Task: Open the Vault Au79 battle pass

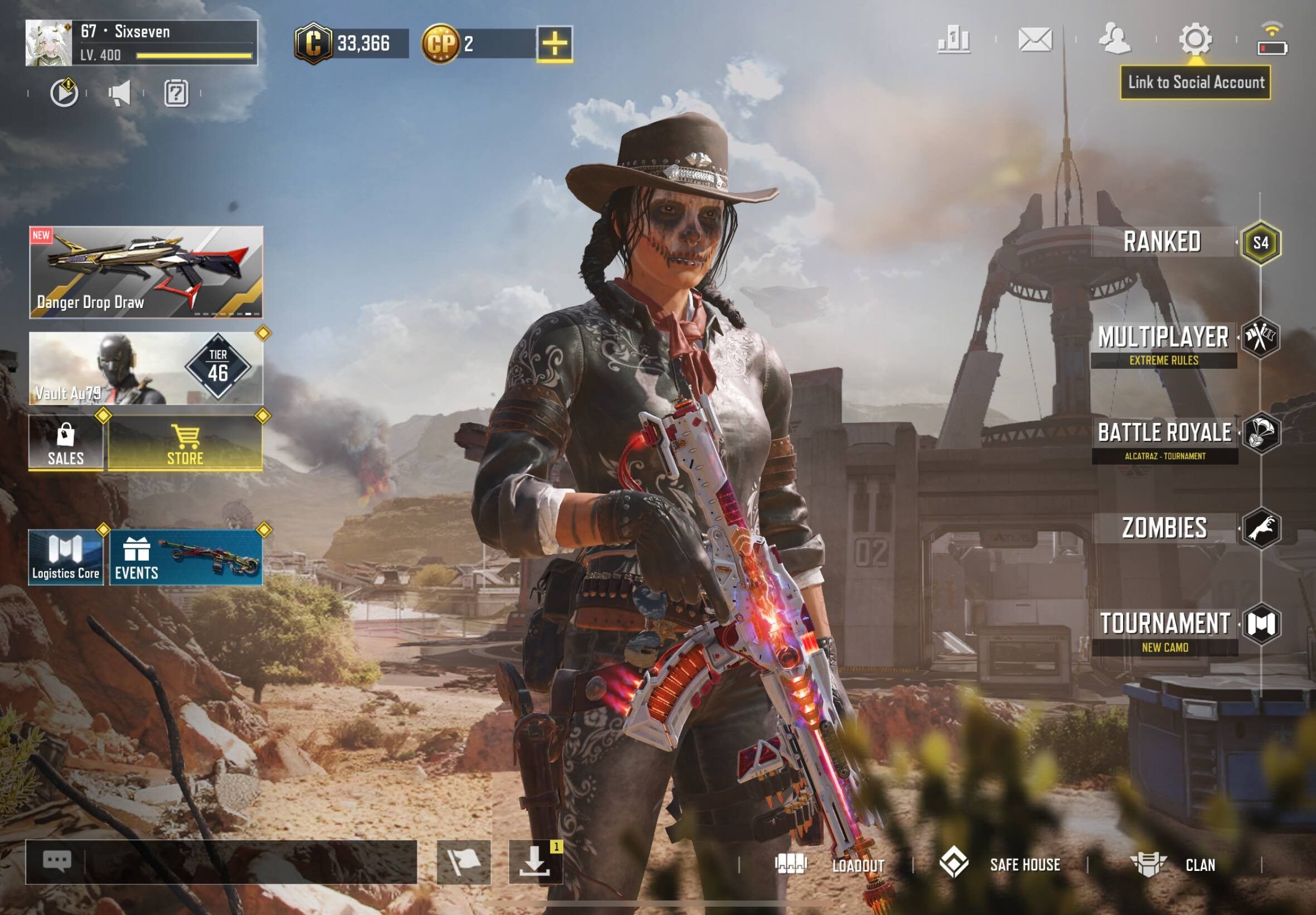Action: pyautogui.click(x=146, y=368)
